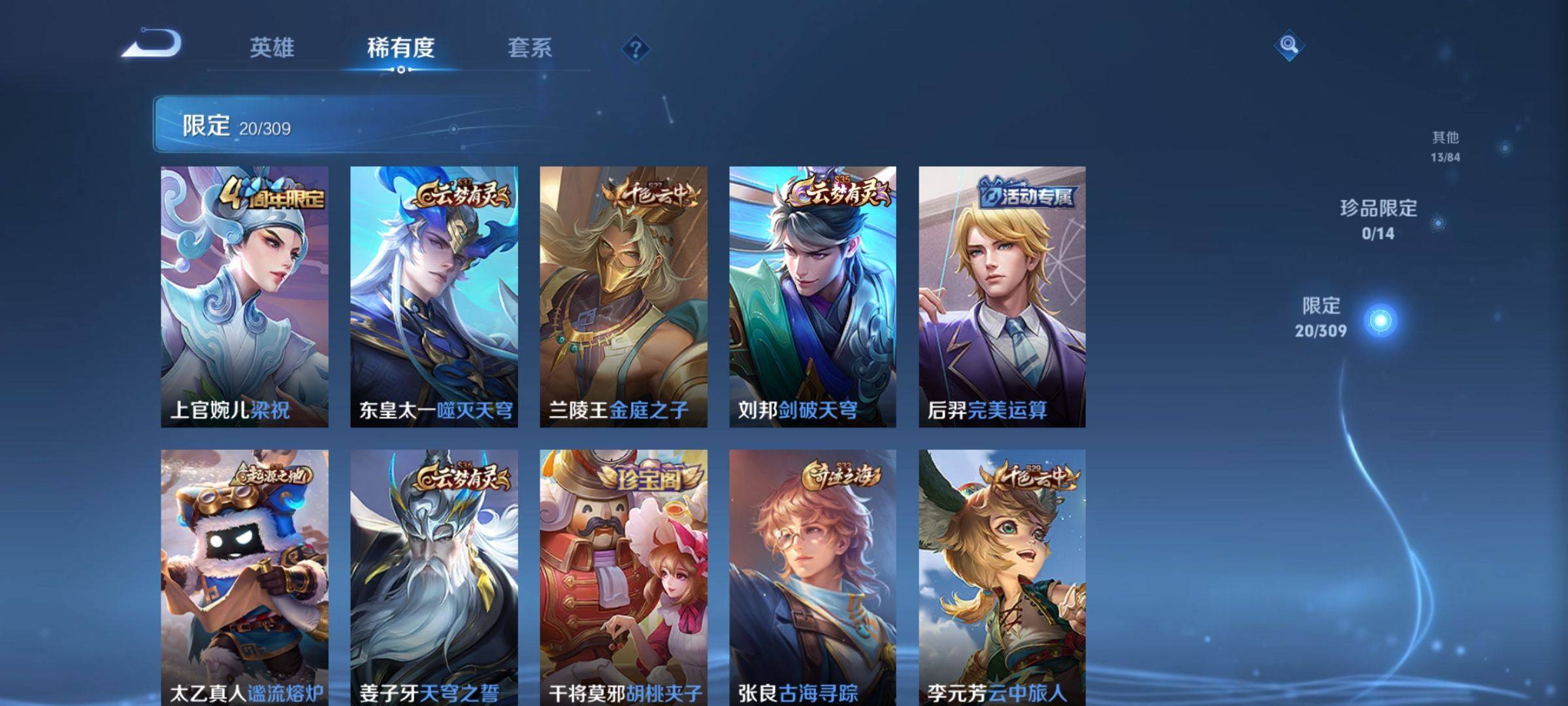Open the 兰陵王 金庭之子 skin card
Viewport: 1568px width, 706px height.
623,297
